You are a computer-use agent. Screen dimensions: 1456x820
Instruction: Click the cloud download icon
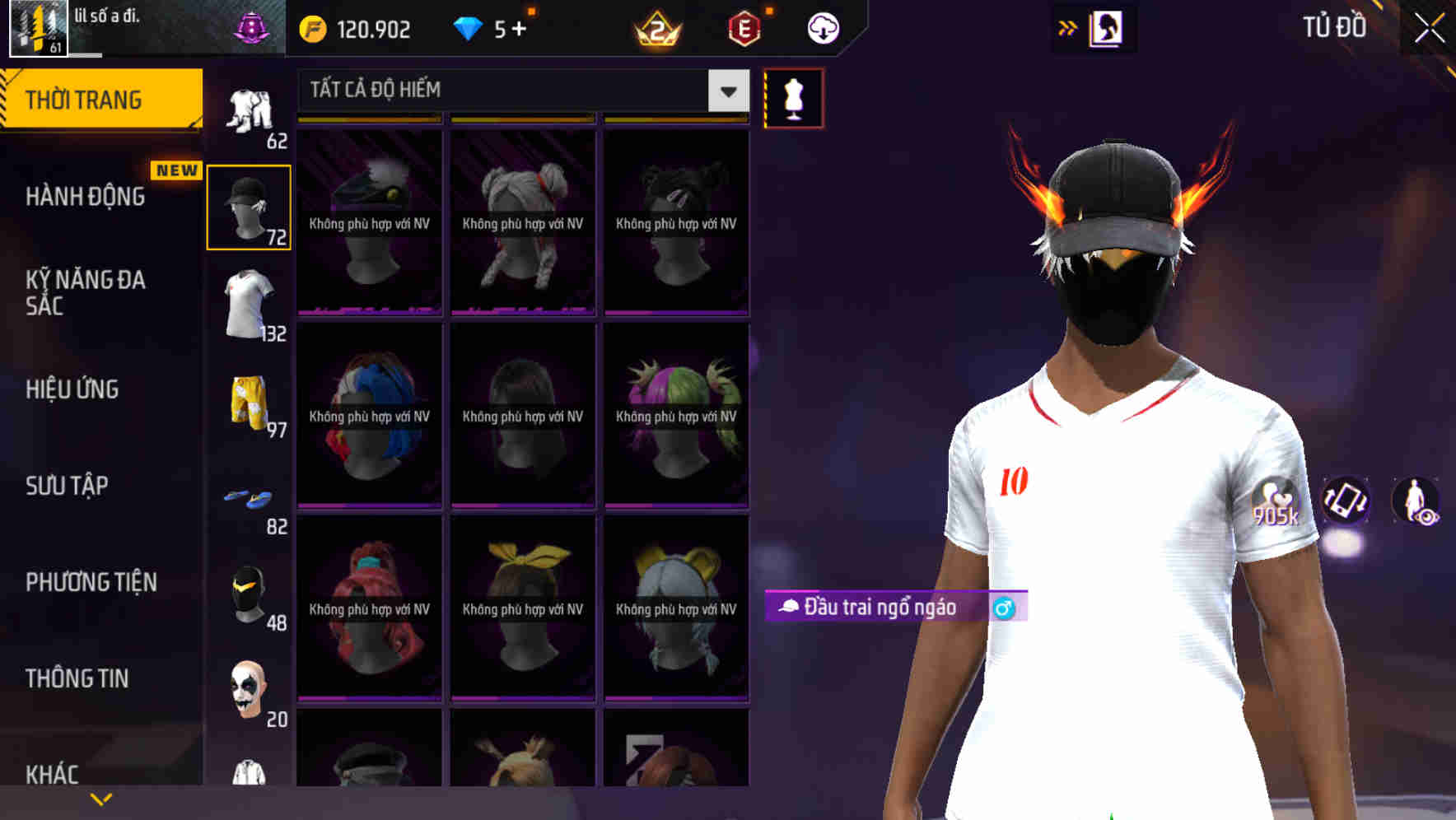[x=823, y=28]
